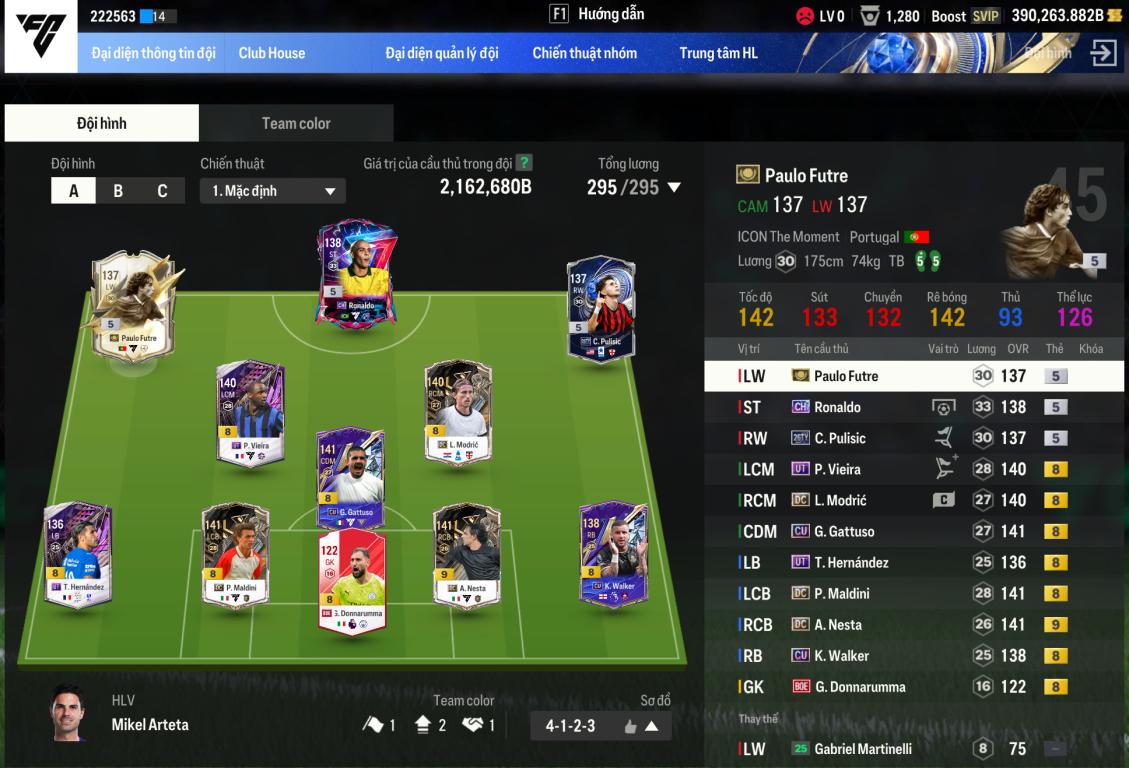The width and height of the screenshot is (1129, 768).
Task: Select squad C
Action: (x=162, y=190)
